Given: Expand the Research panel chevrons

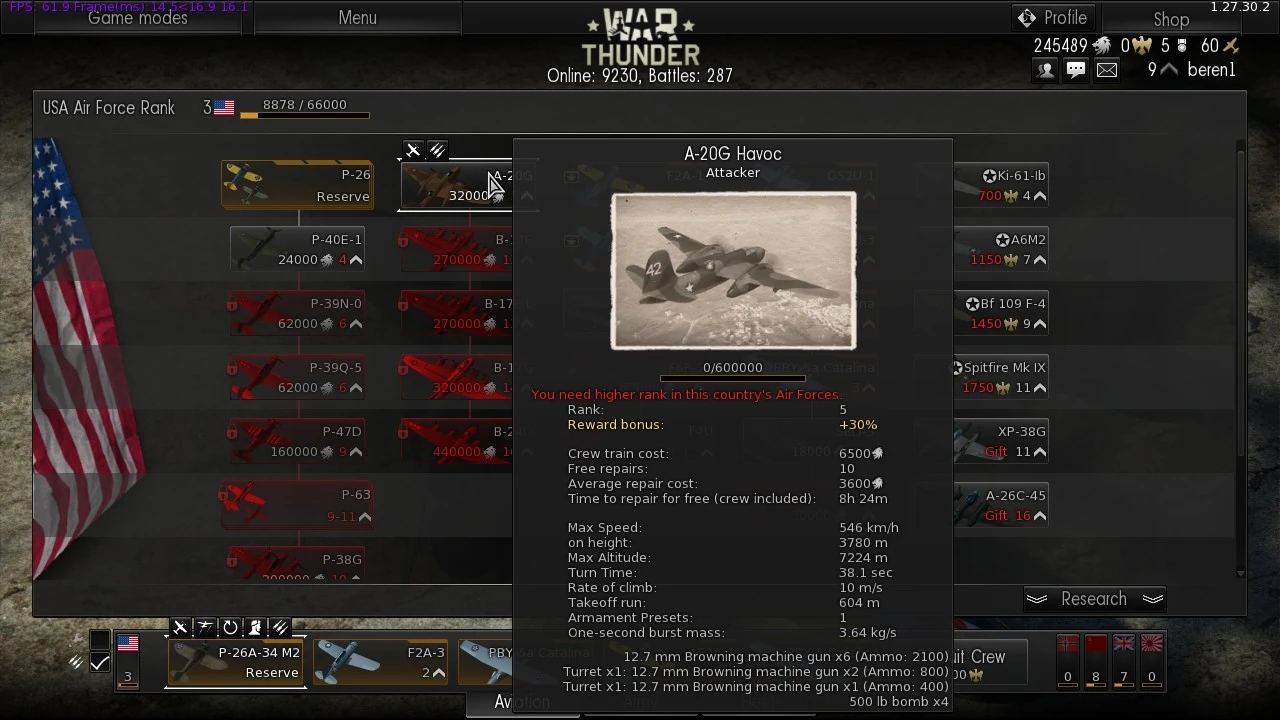Looking at the screenshot, I should point(1154,598).
